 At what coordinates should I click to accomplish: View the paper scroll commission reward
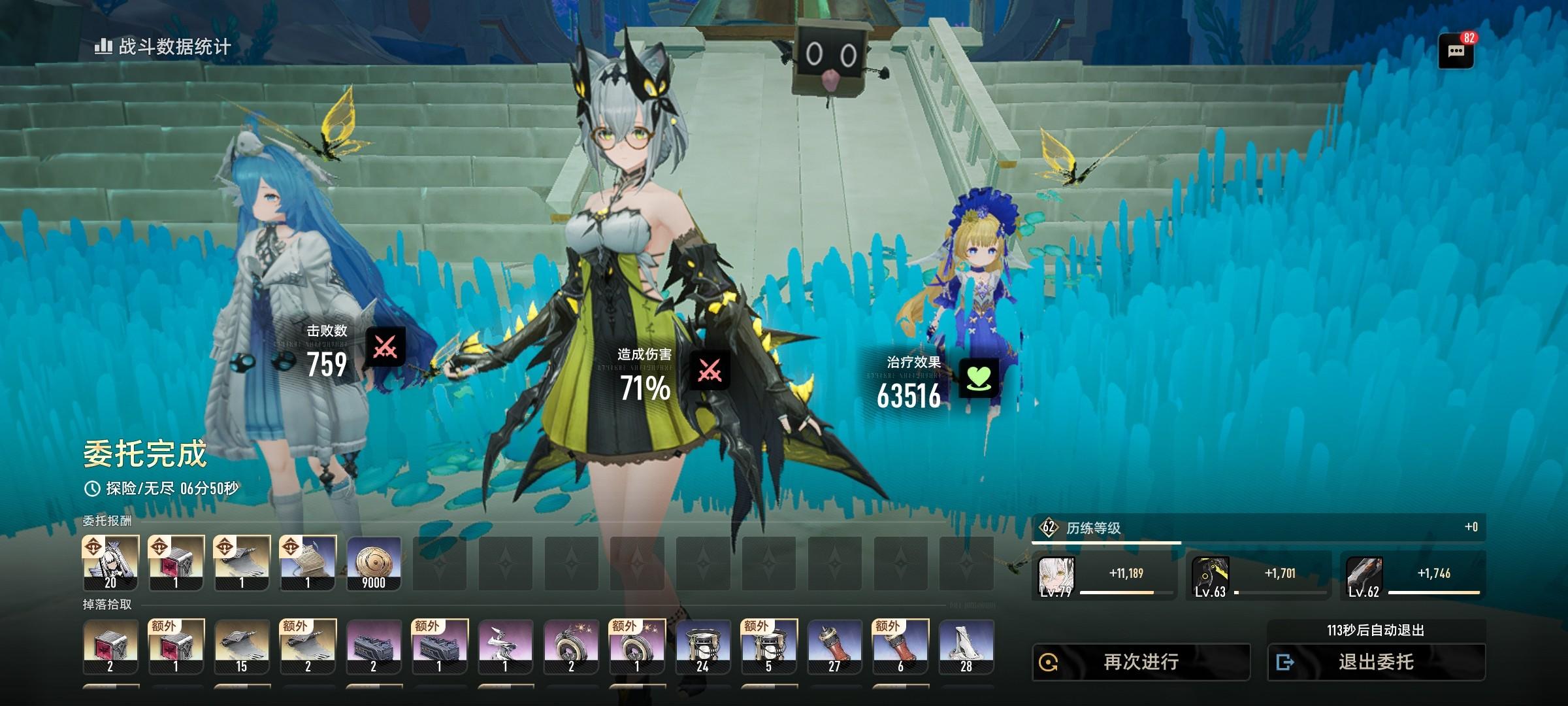tap(308, 563)
